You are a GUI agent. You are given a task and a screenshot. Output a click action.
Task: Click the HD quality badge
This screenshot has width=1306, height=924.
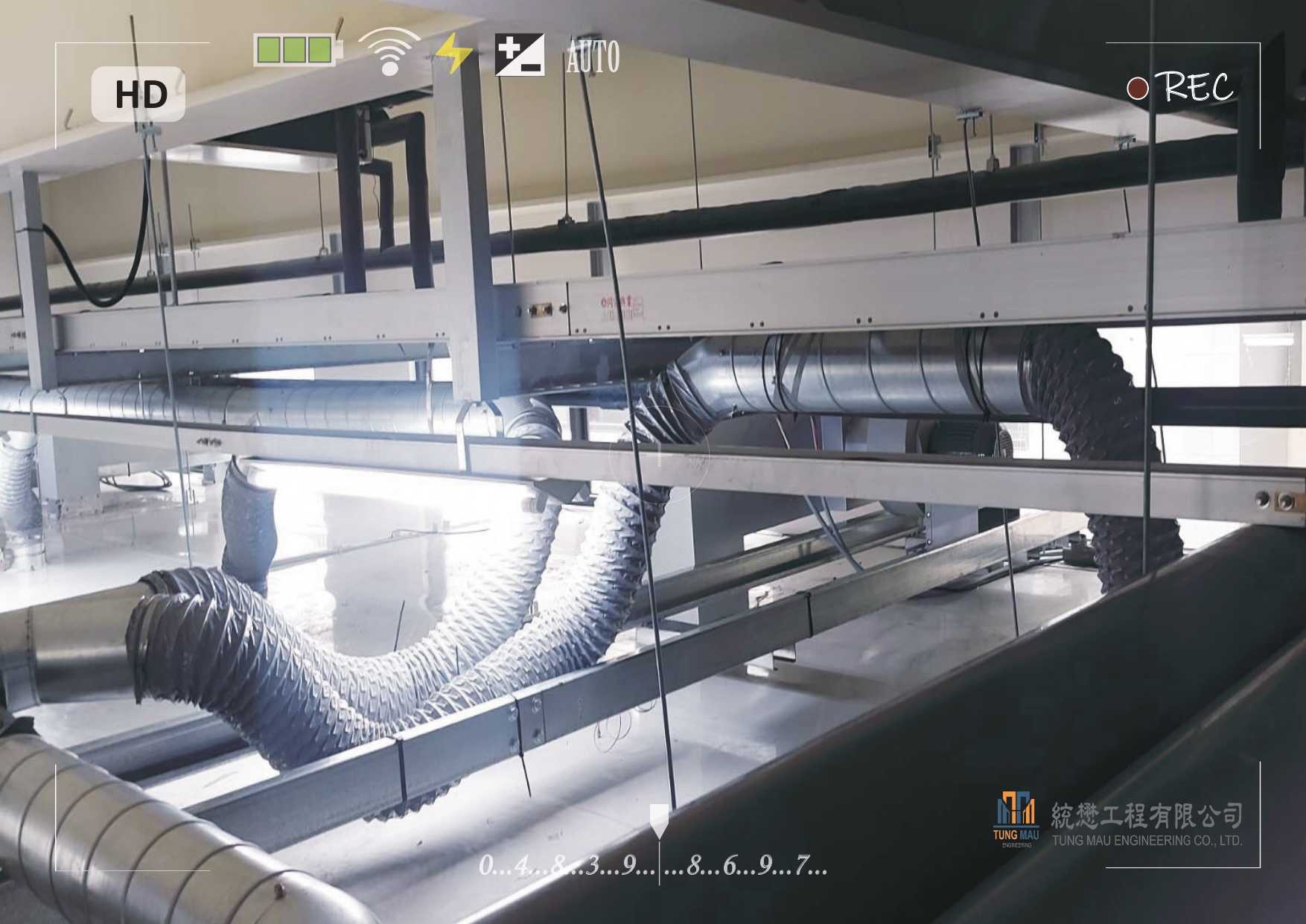coord(138,95)
